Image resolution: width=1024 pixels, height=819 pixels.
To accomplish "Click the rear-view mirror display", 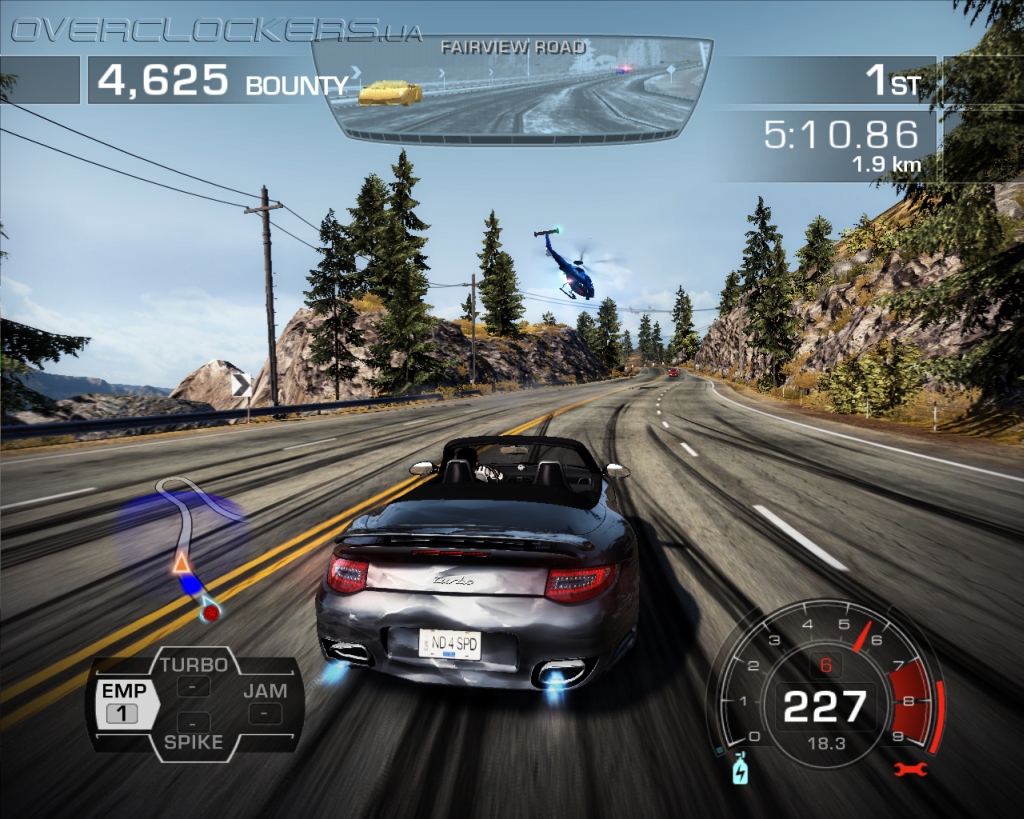I will pos(512,89).
